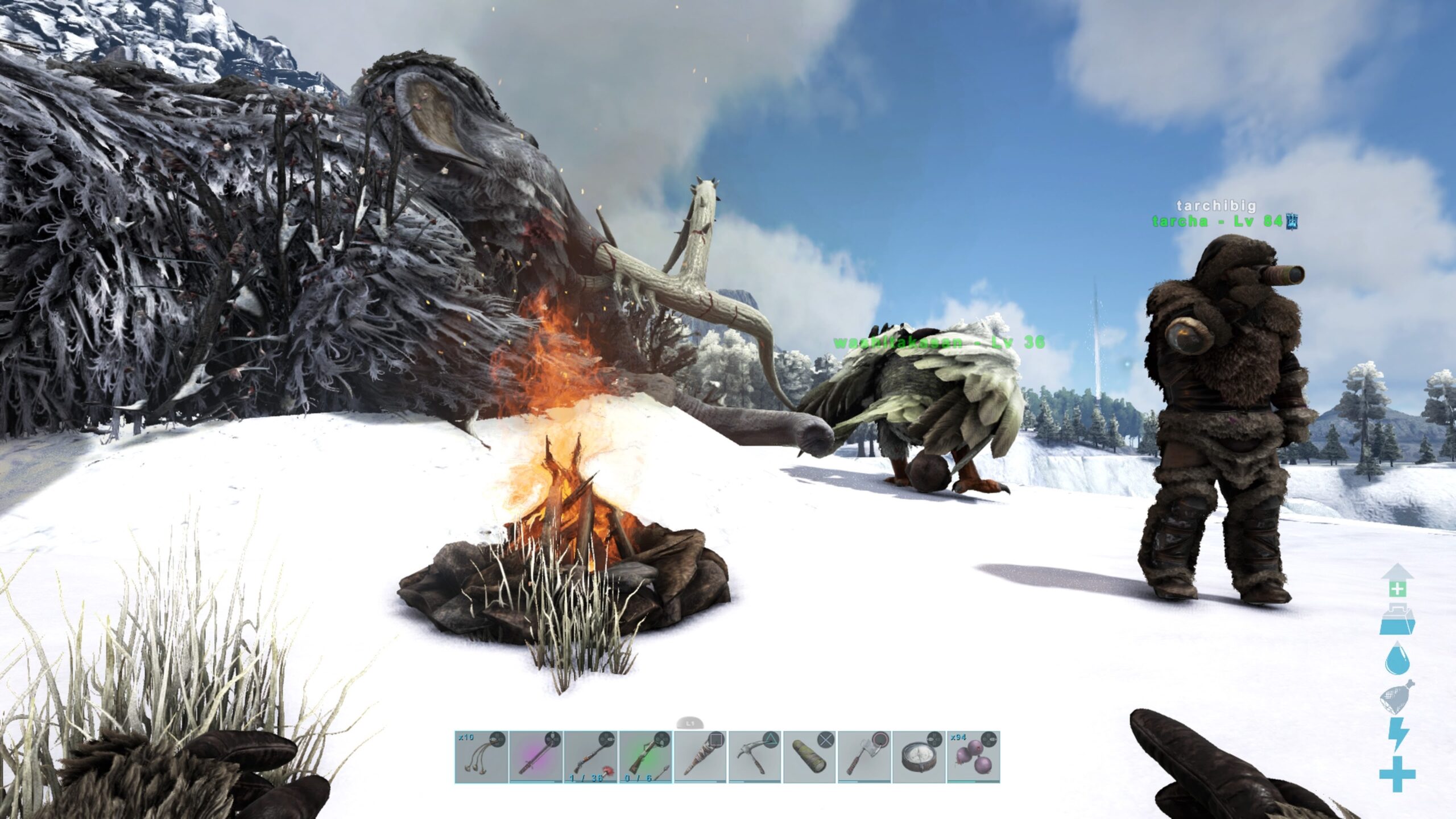The width and height of the screenshot is (1456, 819).
Task: Select the compass hotbar slot
Action: point(919,757)
